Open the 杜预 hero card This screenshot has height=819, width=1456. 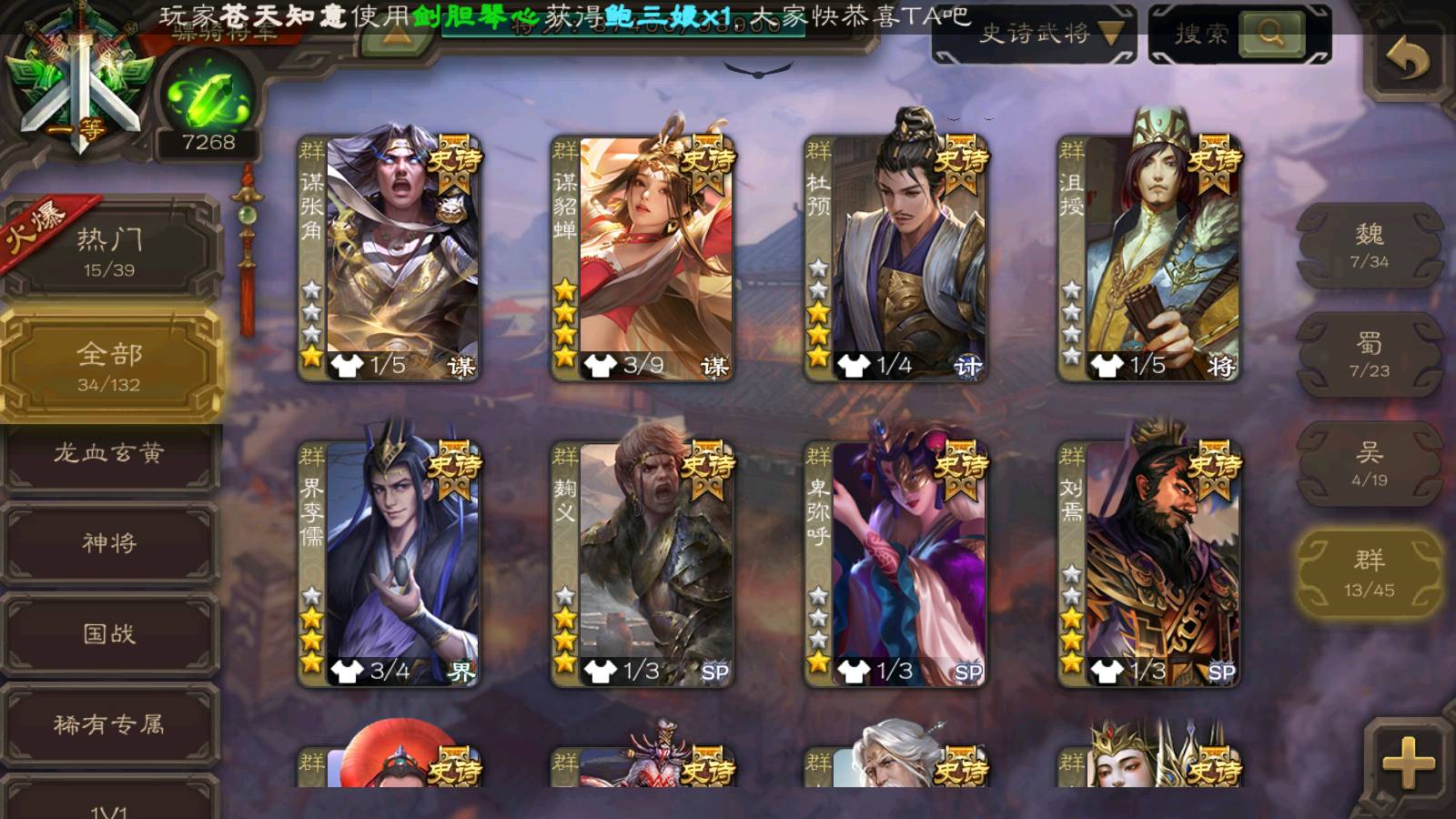tap(895, 258)
